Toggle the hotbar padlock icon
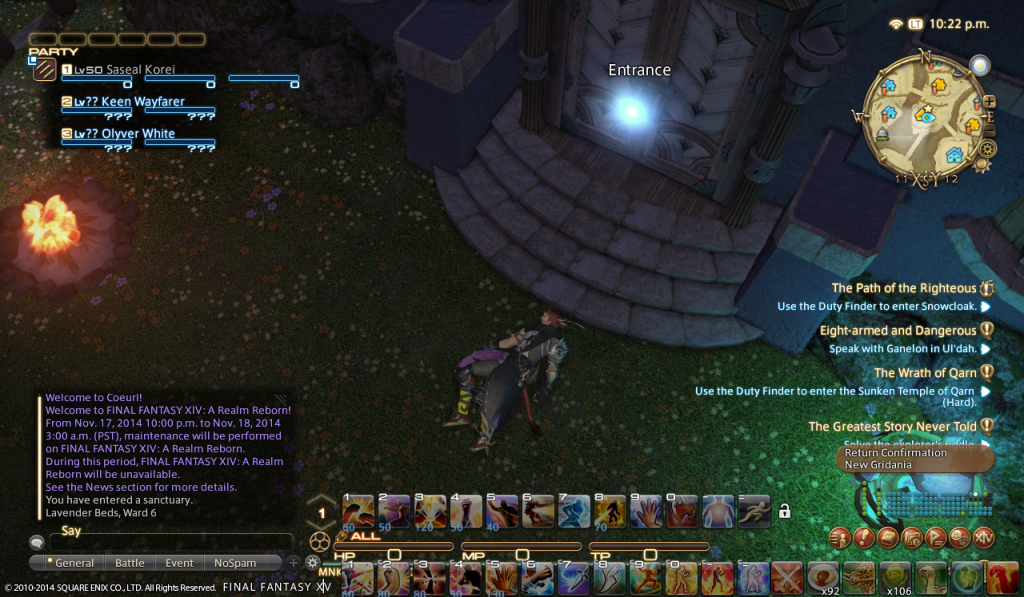The image size is (1024, 597). click(785, 511)
